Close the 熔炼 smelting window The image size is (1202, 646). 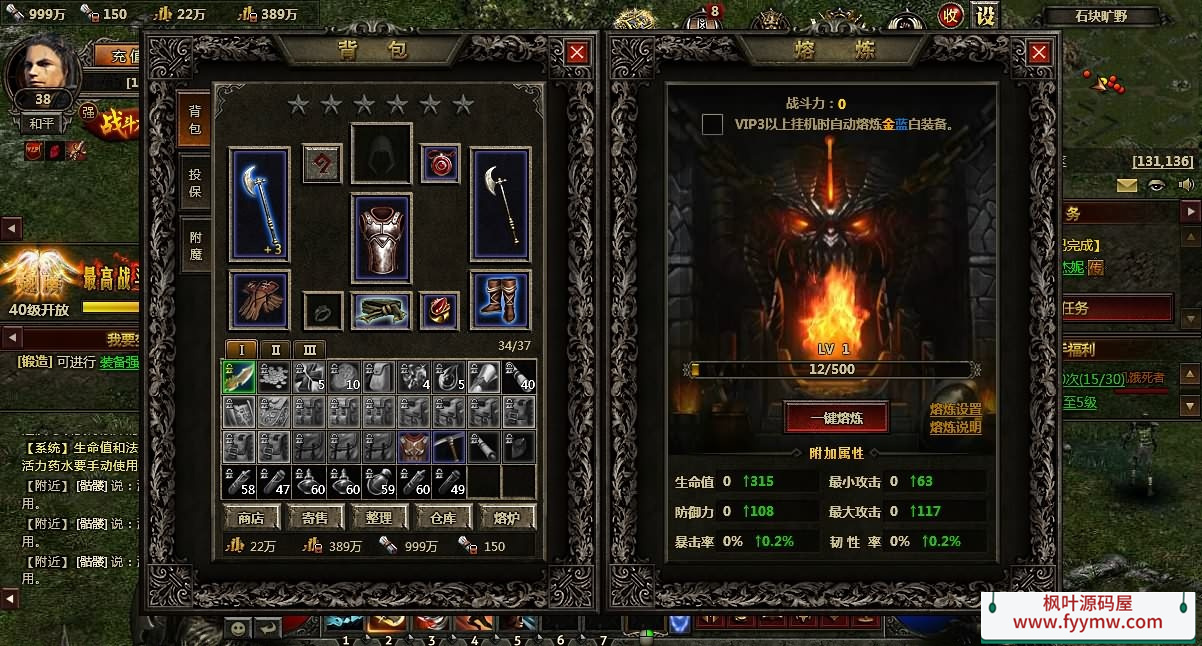tap(1039, 53)
